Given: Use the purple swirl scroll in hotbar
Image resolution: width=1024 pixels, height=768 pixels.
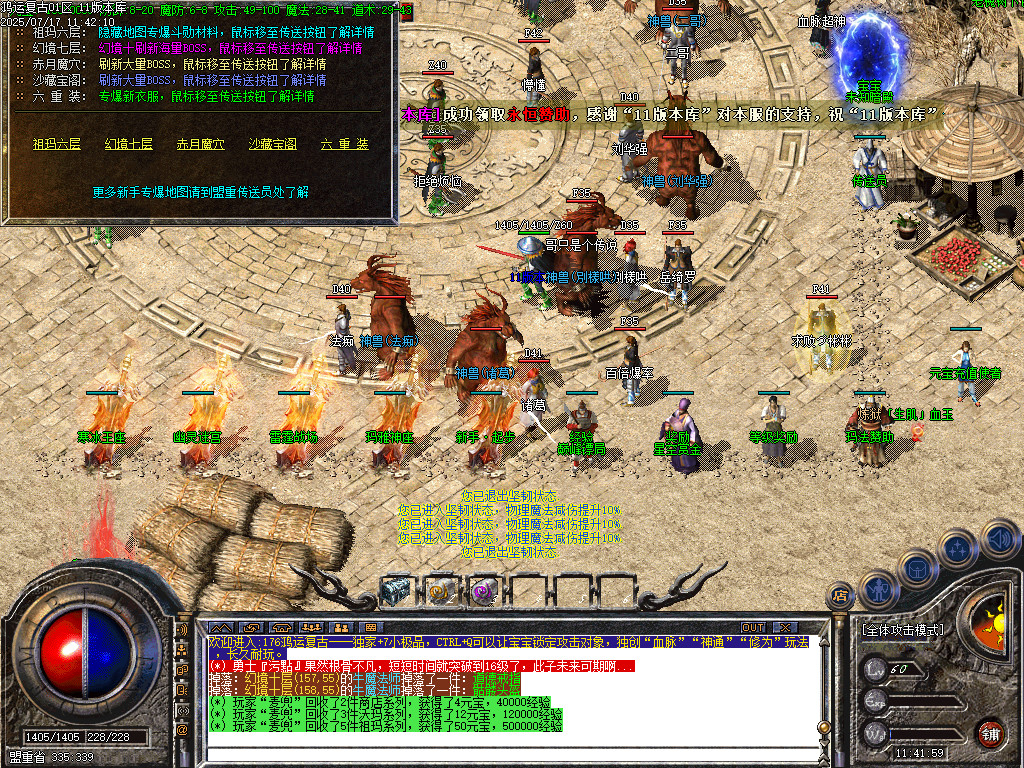Looking at the screenshot, I should (x=483, y=591).
